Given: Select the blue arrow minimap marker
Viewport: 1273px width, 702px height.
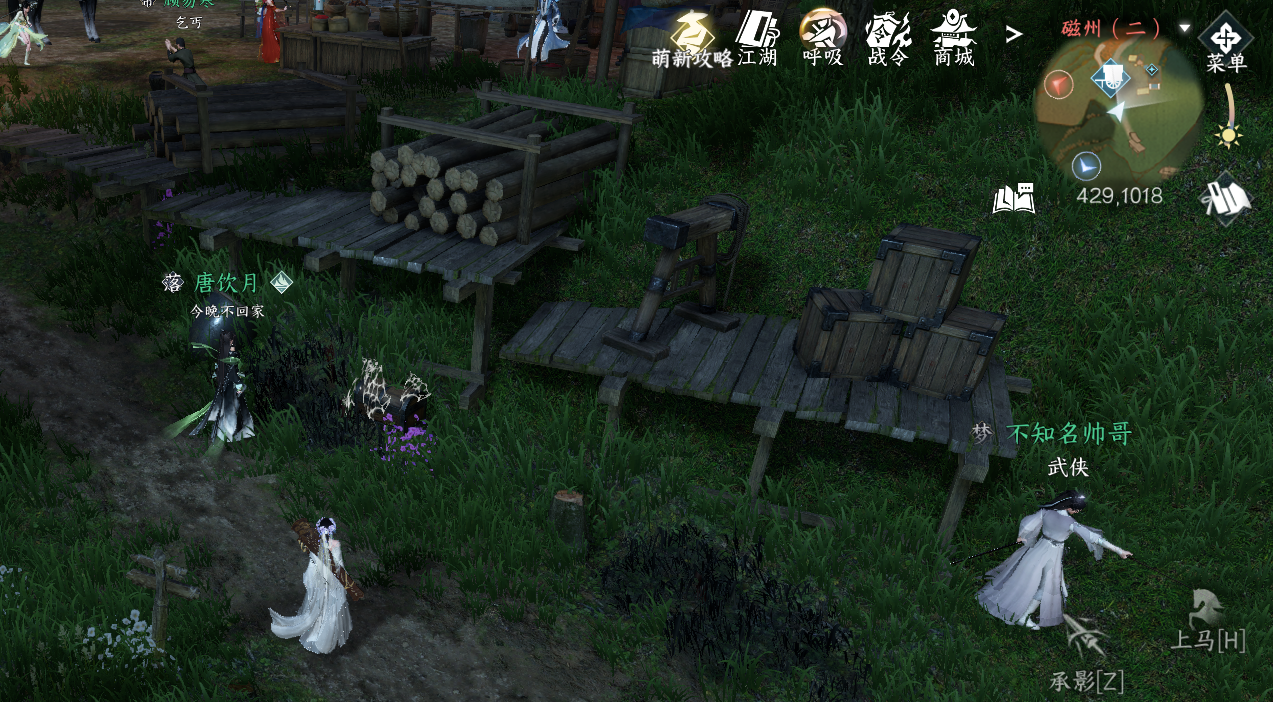Looking at the screenshot, I should (x=1085, y=165).
